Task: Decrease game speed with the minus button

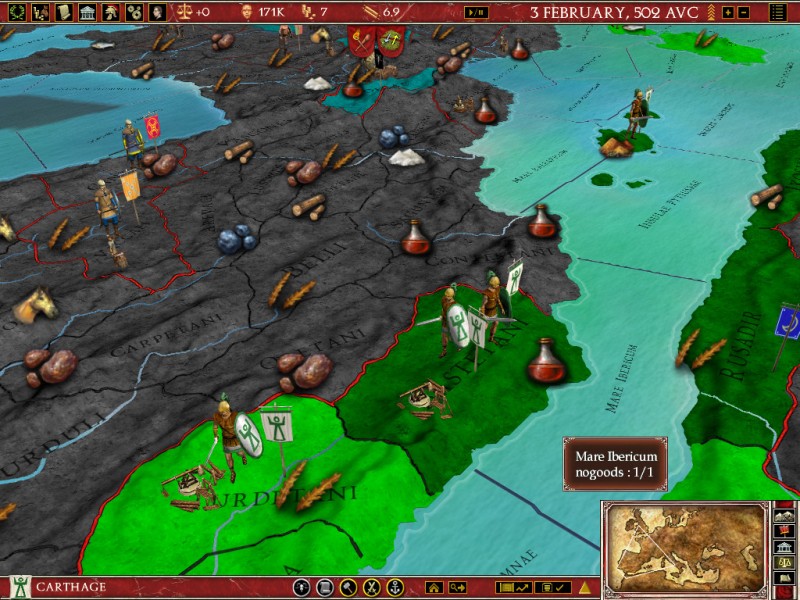Action: 743,12
